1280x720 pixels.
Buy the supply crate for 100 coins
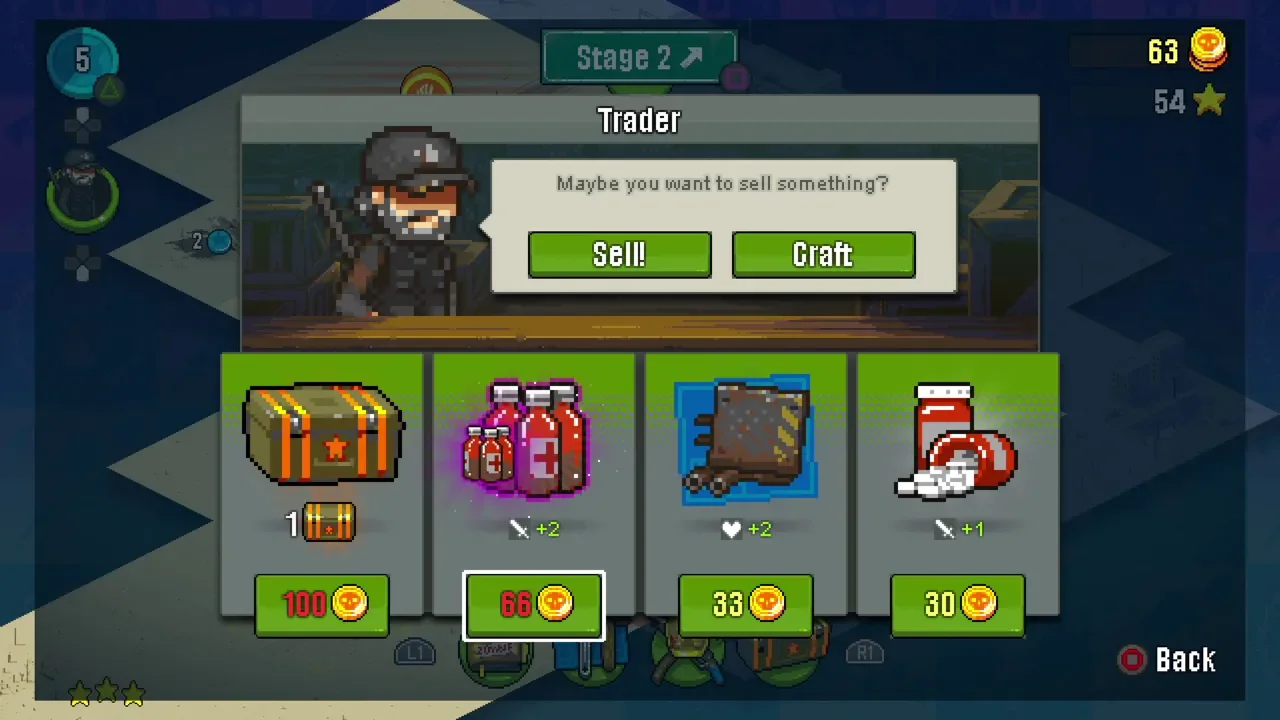click(322, 605)
